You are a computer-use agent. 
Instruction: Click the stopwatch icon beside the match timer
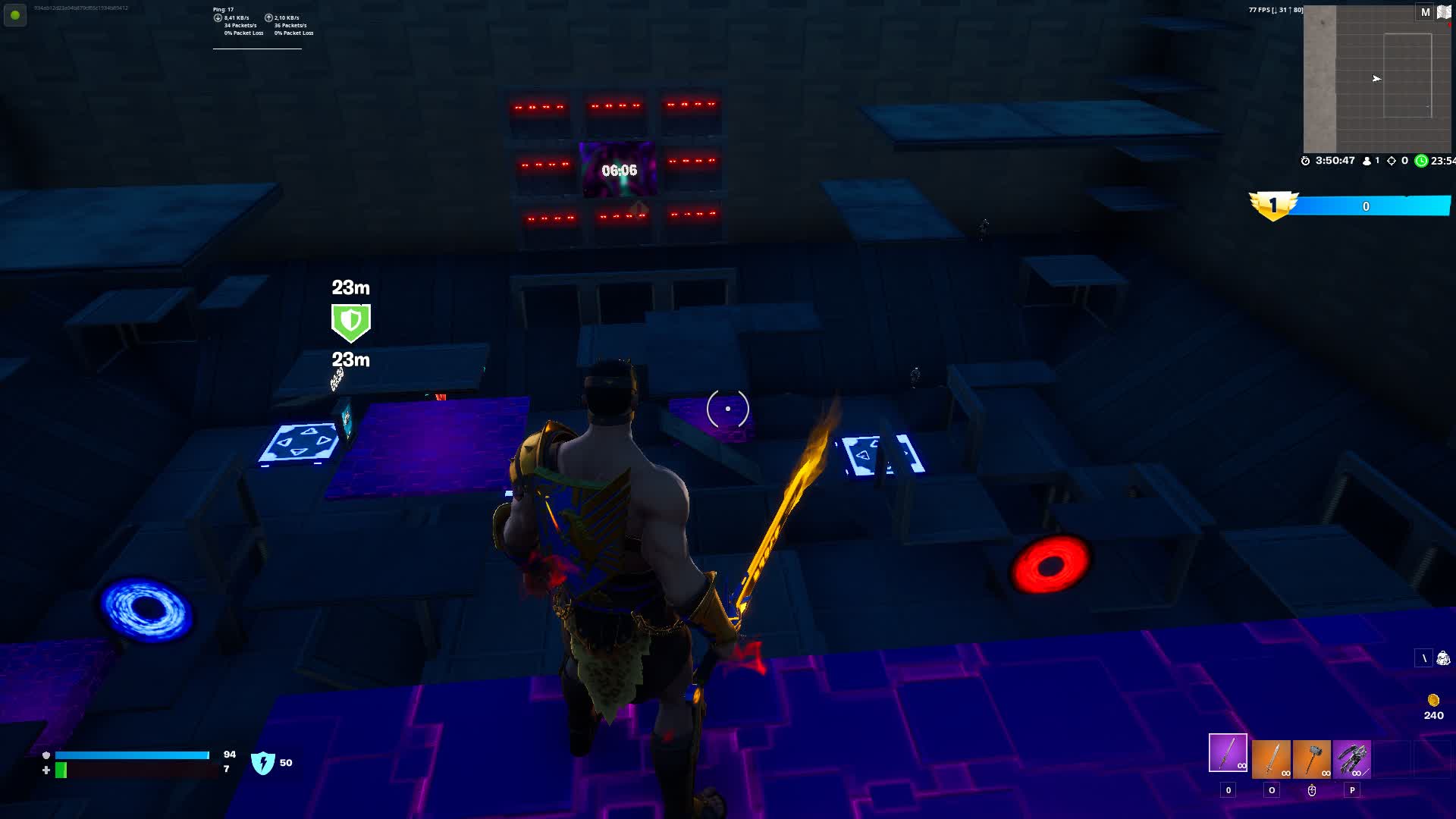pyautogui.click(x=1304, y=160)
